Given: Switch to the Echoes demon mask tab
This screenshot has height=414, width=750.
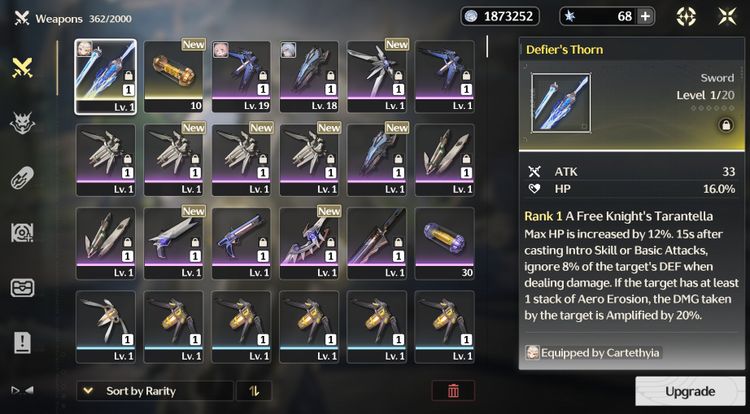Looking at the screenshot, I should coord(22,123).
